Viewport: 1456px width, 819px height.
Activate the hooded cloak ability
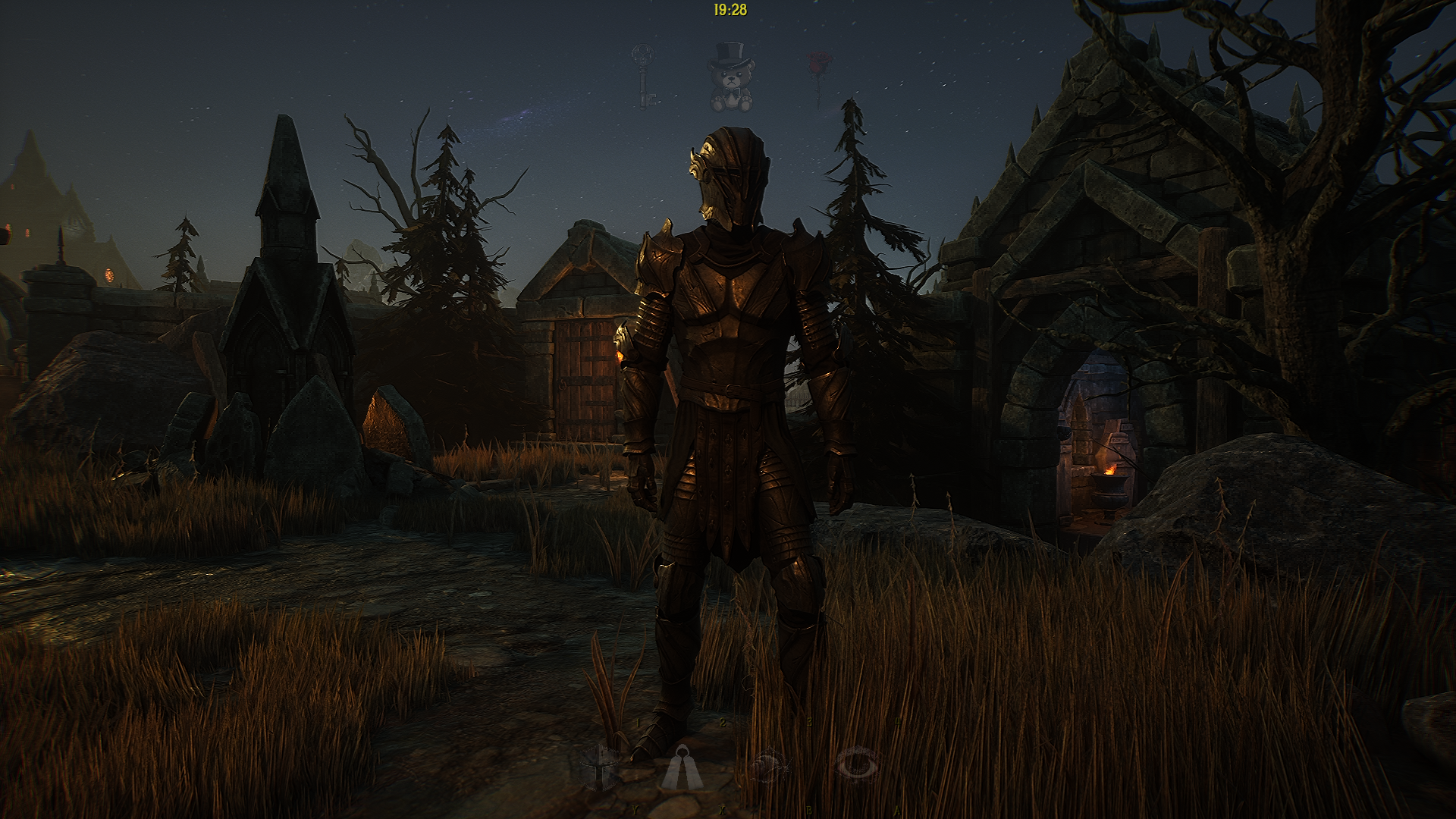[x=682, y=767]
